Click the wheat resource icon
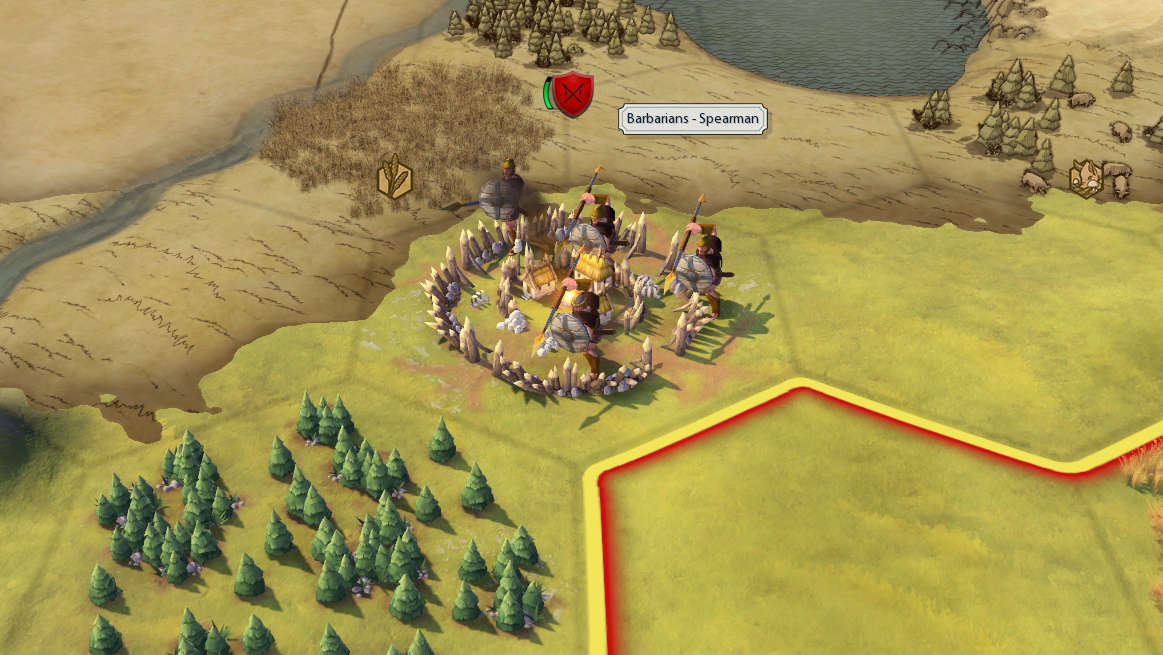Viewport: 1163px width, 655px height. [394, 178]
